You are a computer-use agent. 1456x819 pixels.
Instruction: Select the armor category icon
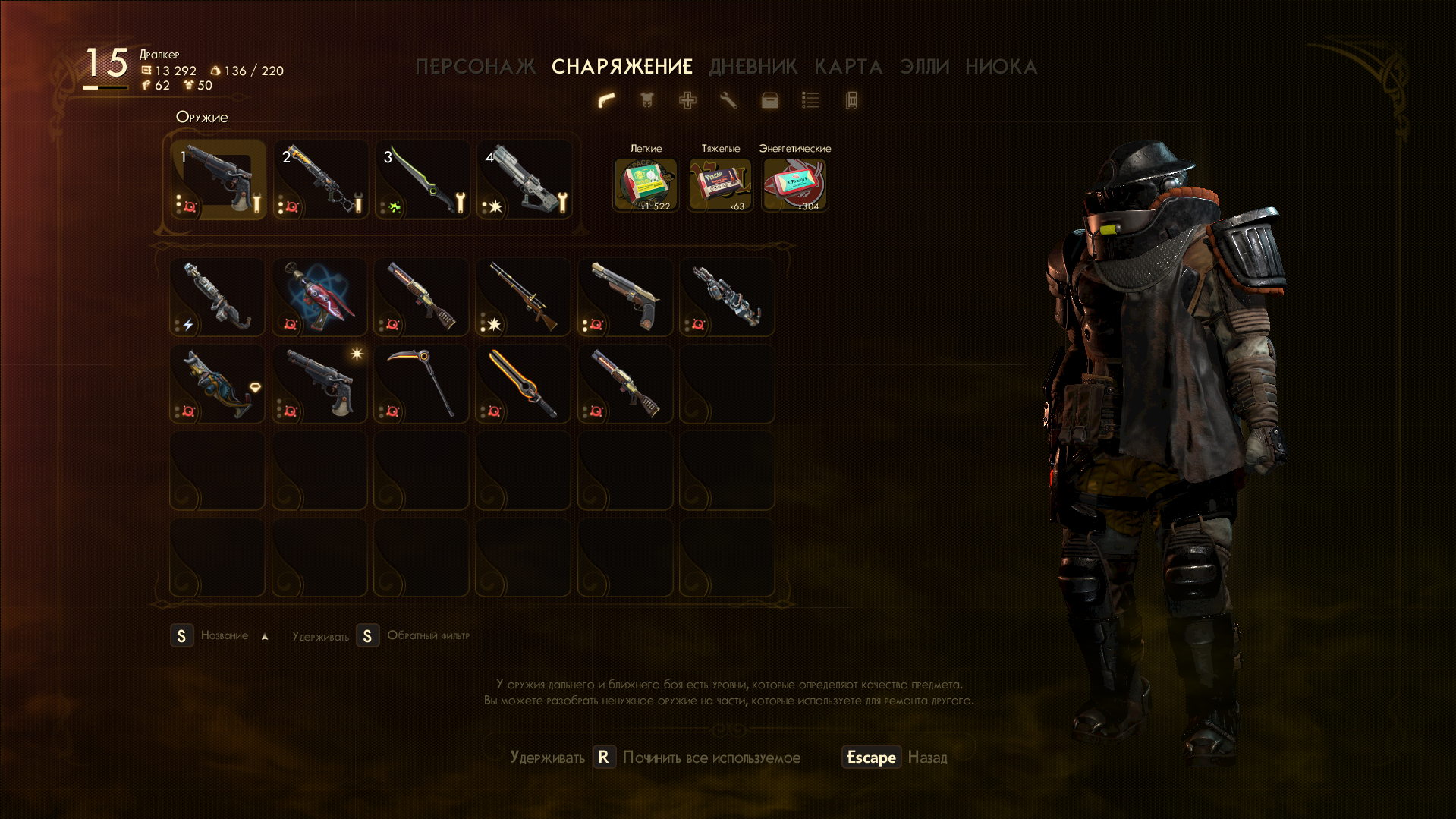(x=646, y=100)
